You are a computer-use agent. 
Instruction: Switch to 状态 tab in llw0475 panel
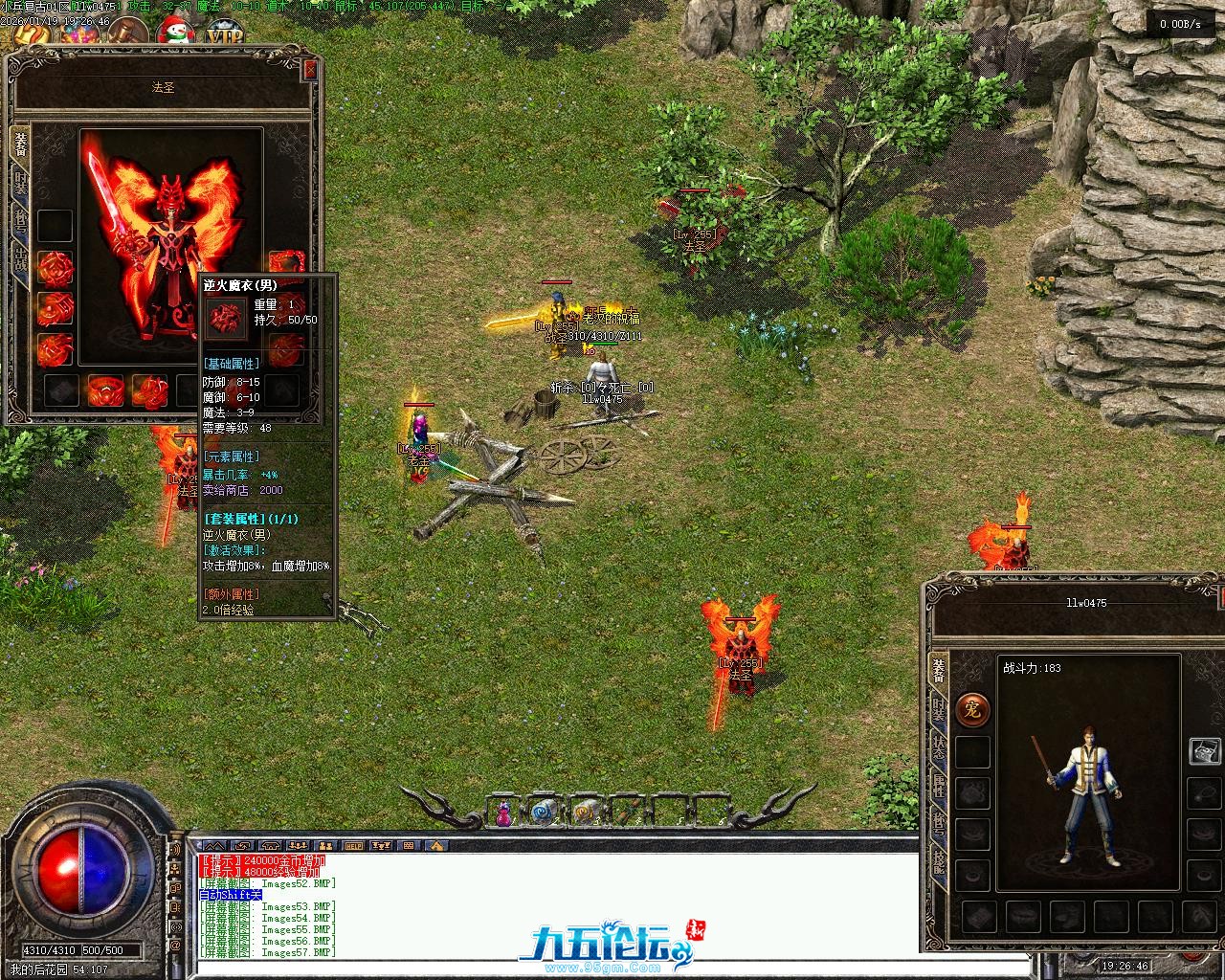pyautogui.click(x=939, y=746)
